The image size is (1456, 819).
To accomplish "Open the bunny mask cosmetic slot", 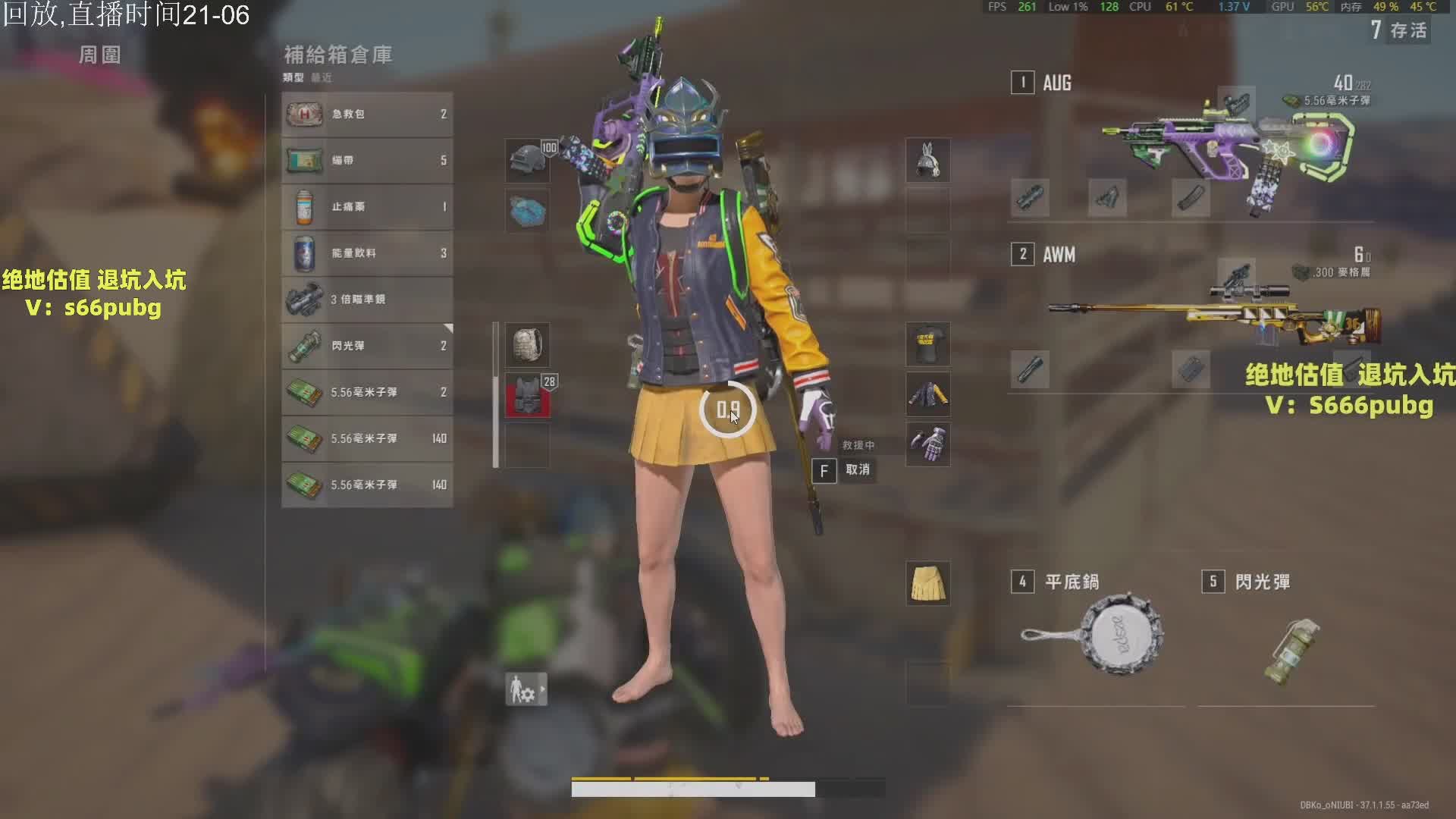I will pyautogui.click(x=927, y=161).
